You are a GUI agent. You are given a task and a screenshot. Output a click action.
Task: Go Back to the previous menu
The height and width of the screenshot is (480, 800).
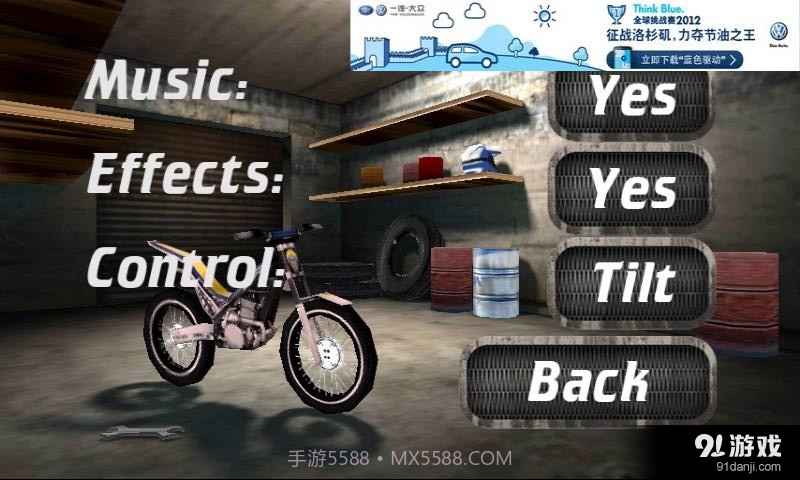(x=589, y=381)
